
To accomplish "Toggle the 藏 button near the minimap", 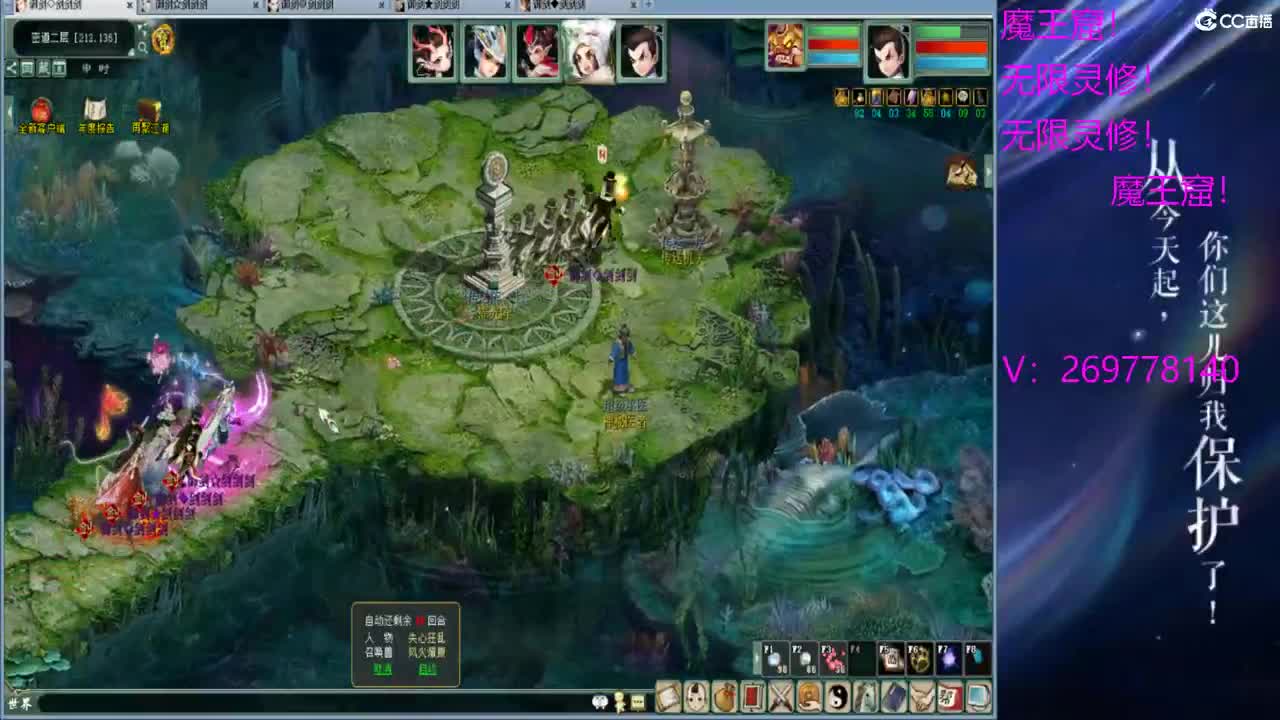I will 45,69.
